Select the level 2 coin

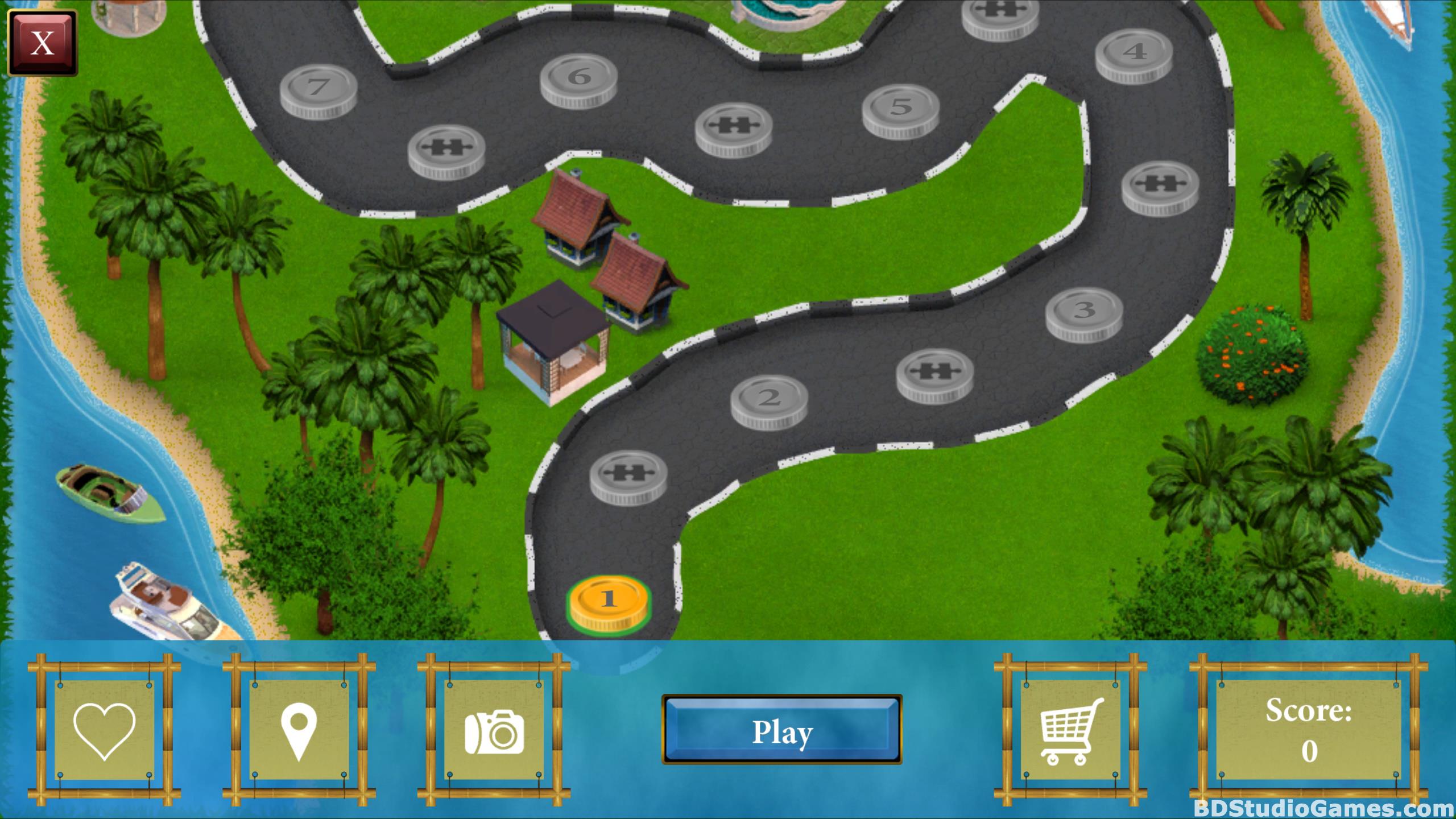[769, 400]
